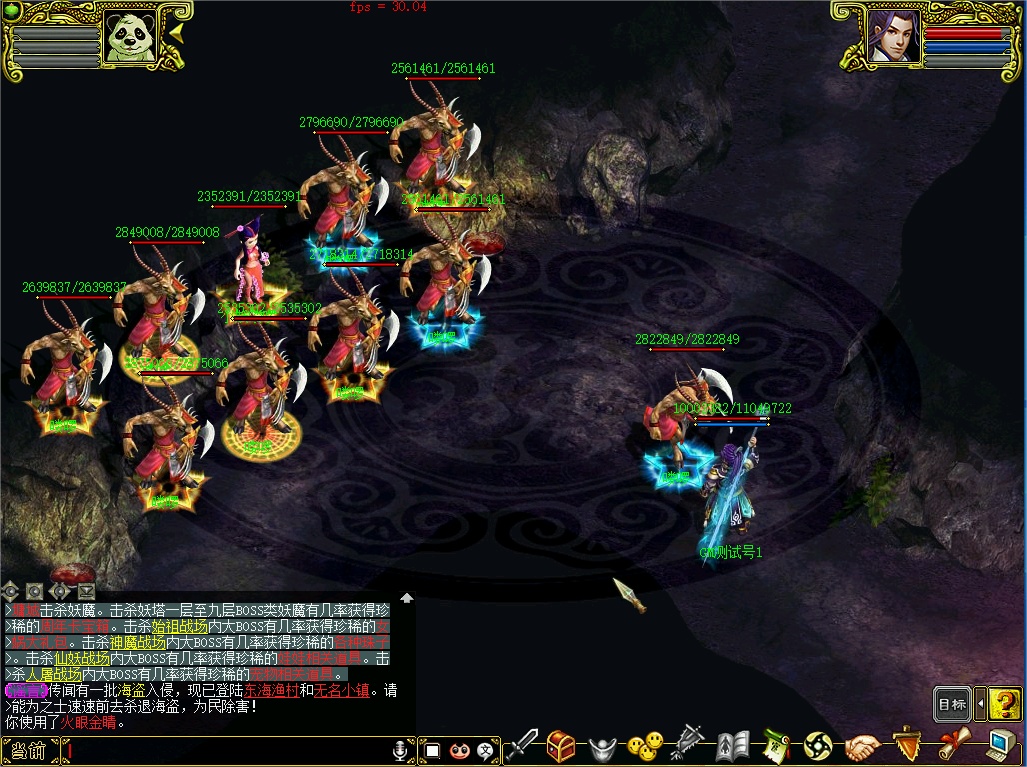Click the sword attack icon
Screen dimensions: 1027x767
point(522,746)
